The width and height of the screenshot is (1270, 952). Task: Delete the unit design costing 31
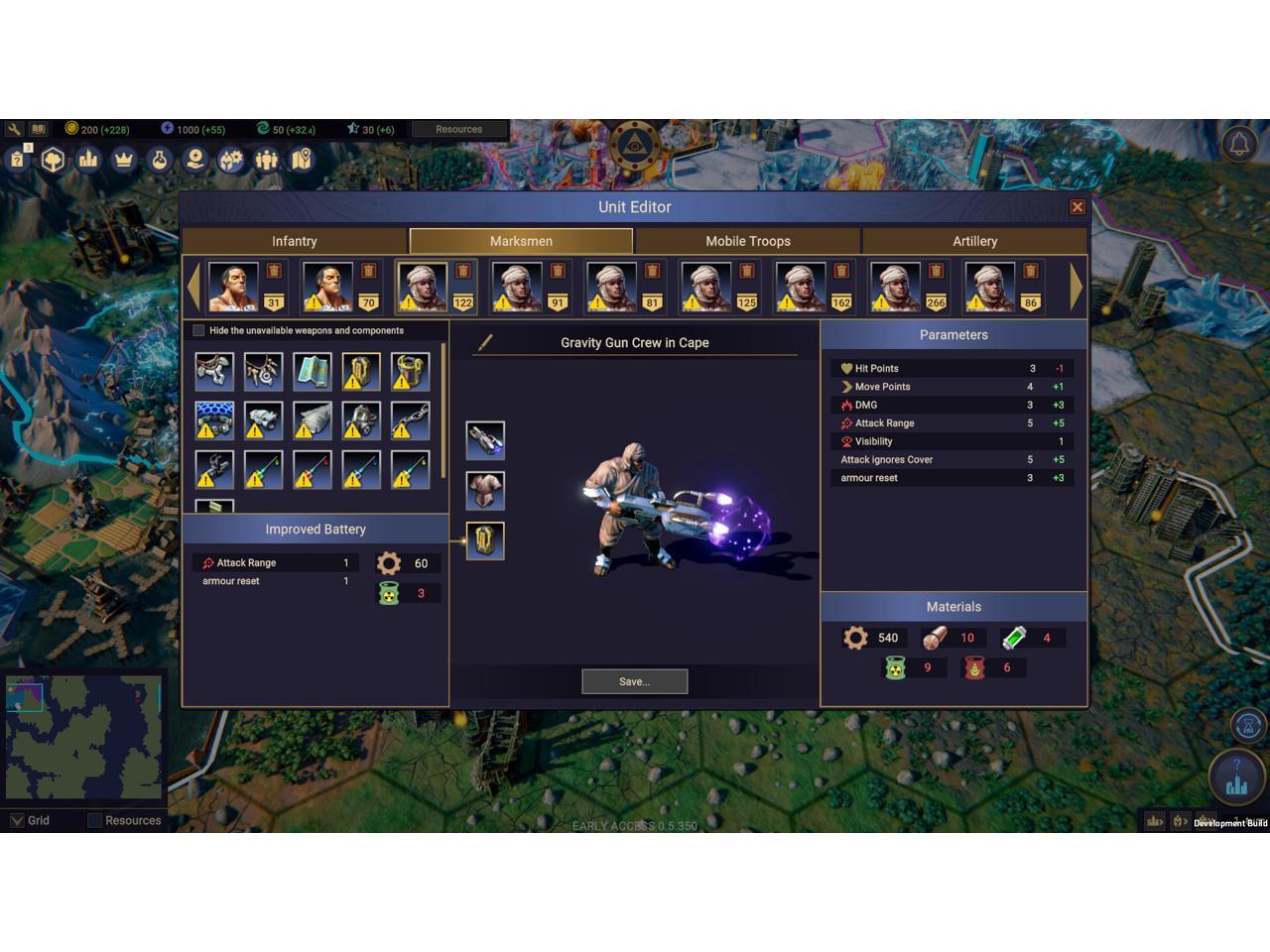click(274, 271)
